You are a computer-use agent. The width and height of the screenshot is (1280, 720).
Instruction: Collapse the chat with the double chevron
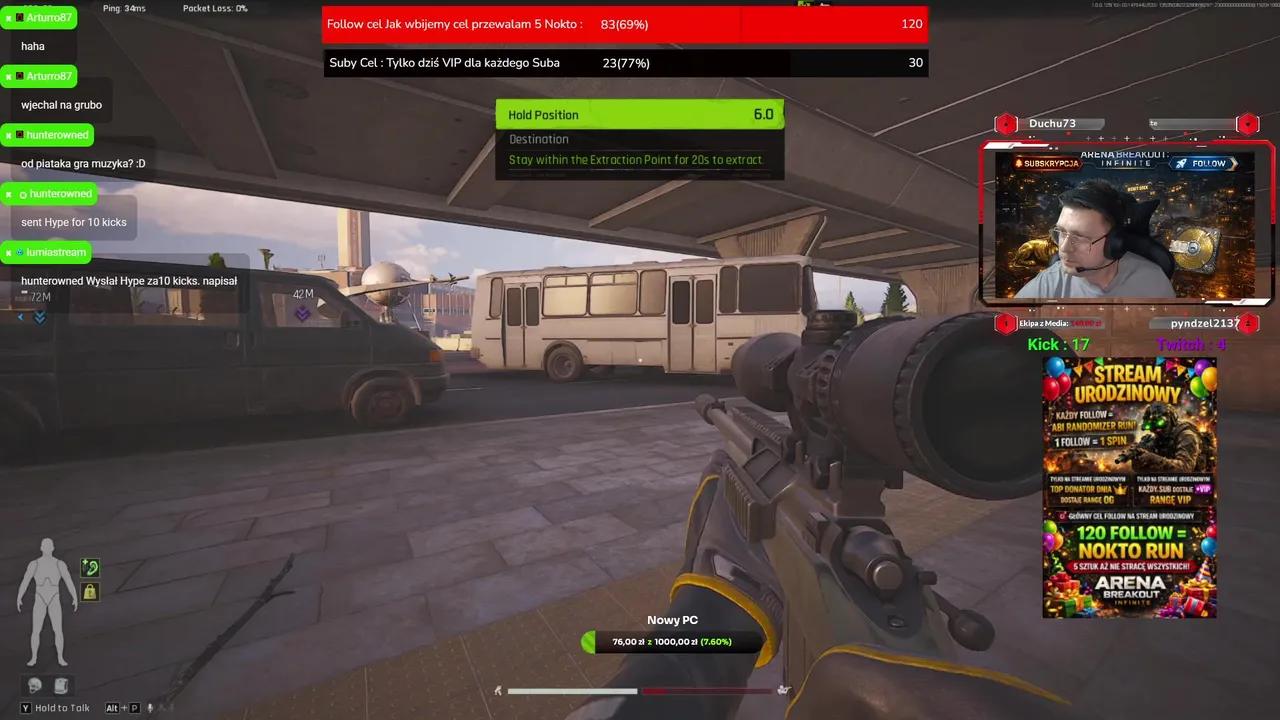point(39,316)
